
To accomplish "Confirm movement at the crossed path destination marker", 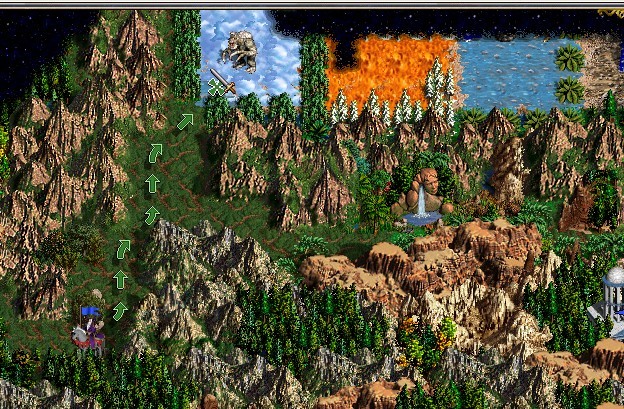I will 215,87.
